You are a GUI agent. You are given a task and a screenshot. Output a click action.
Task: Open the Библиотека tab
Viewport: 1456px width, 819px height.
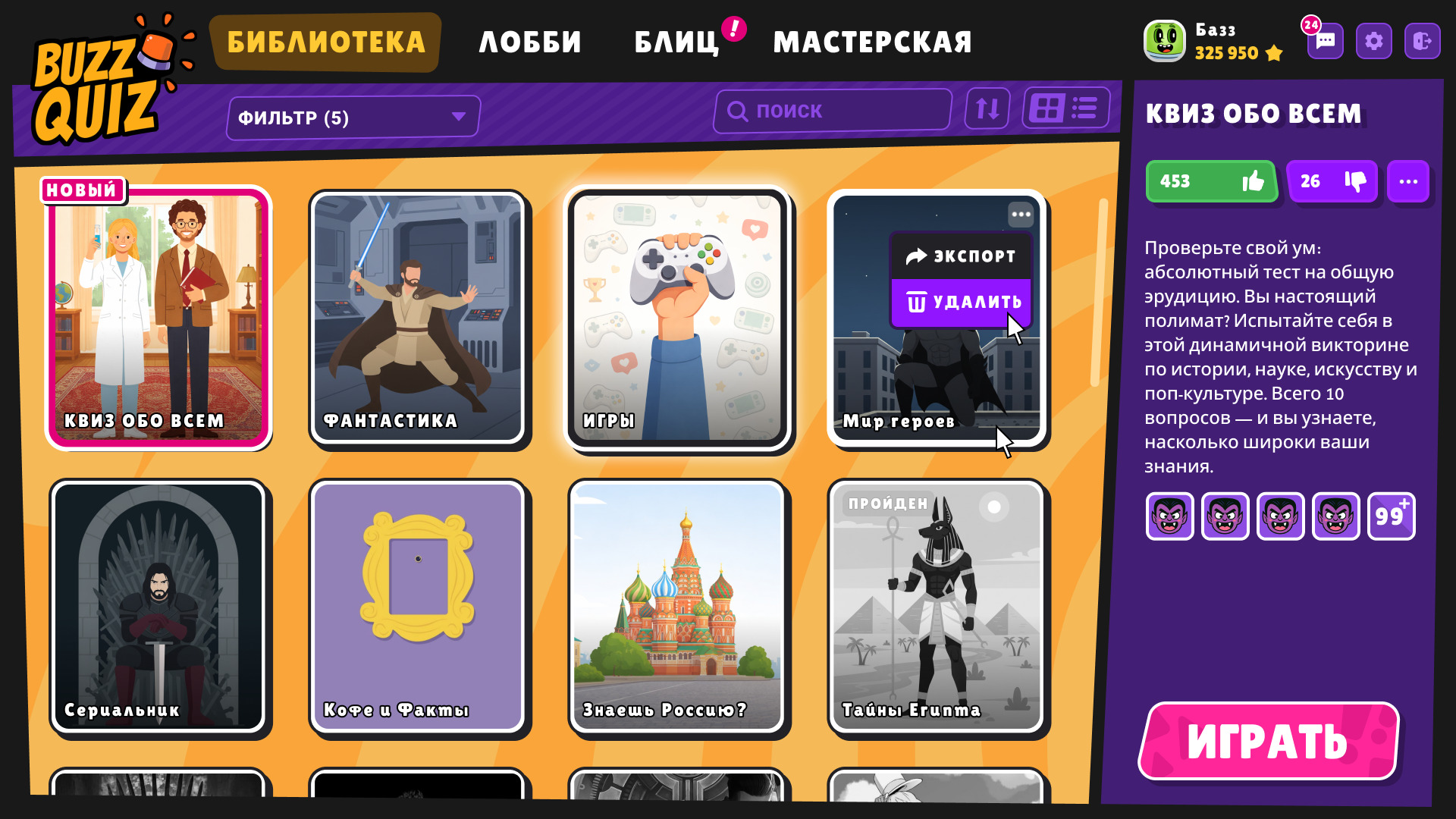tap(325, 42)
